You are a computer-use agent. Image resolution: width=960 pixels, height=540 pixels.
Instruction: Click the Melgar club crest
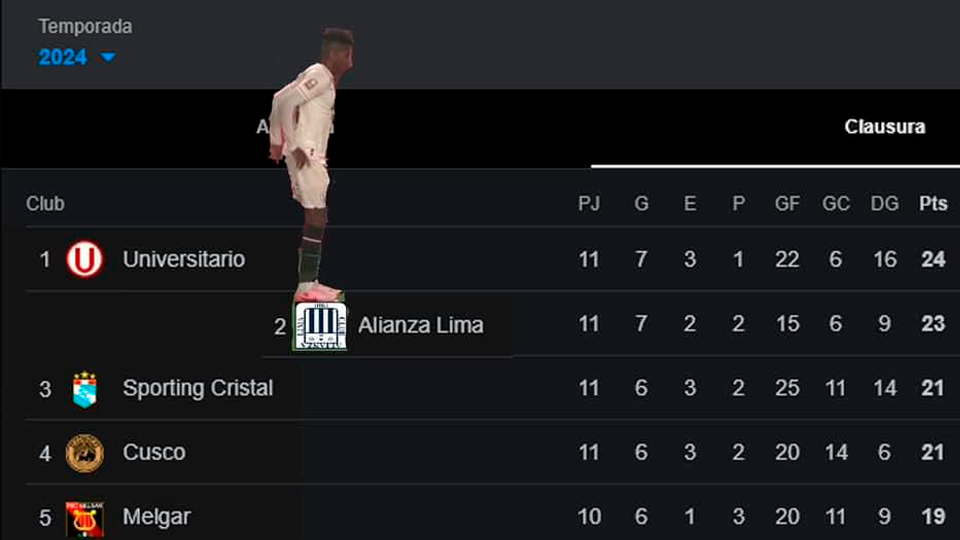[x=85, y=519]
